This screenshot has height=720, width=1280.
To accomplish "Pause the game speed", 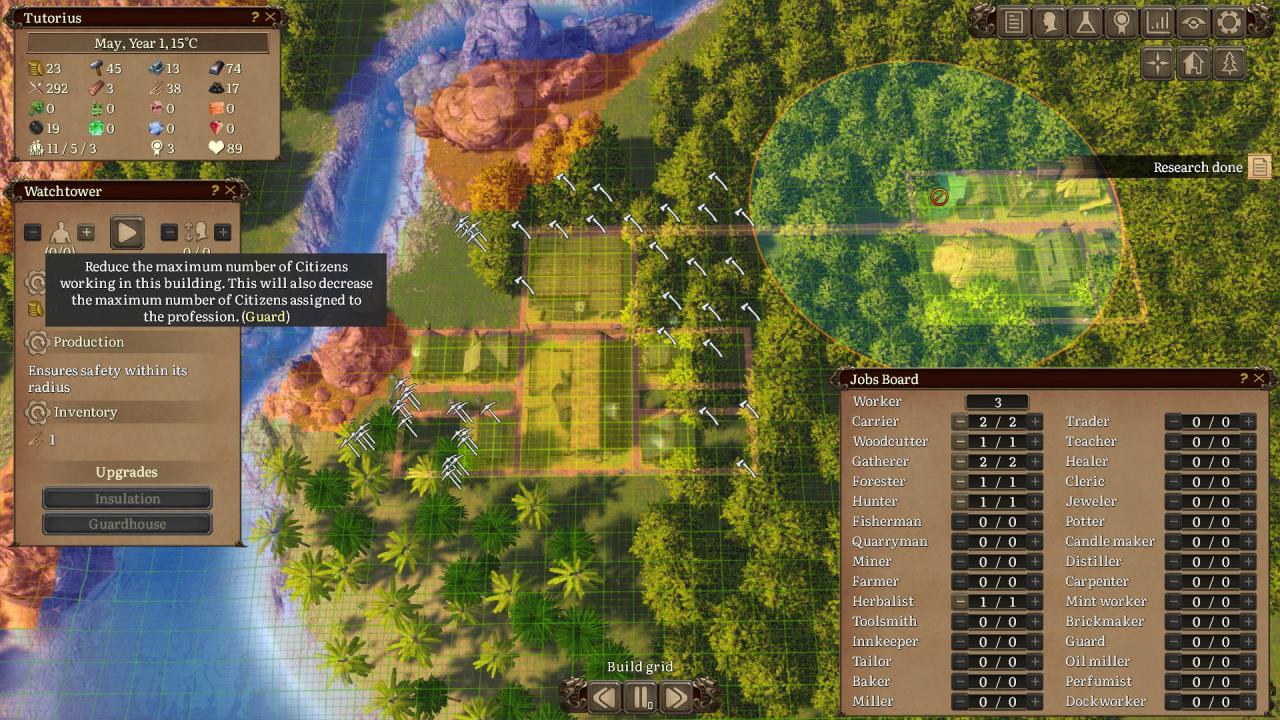I will click(640, 697).
